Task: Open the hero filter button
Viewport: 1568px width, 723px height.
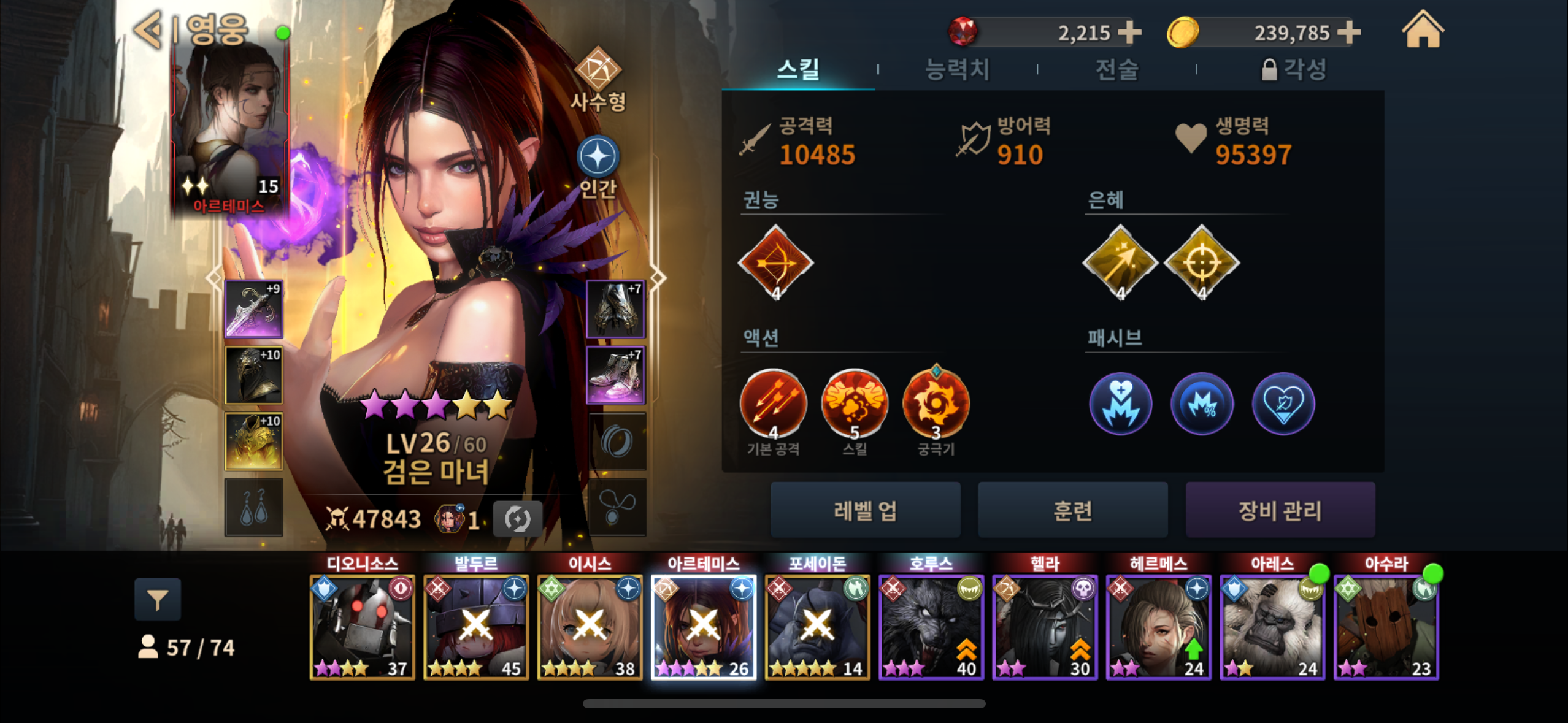Action: (158, 599)
